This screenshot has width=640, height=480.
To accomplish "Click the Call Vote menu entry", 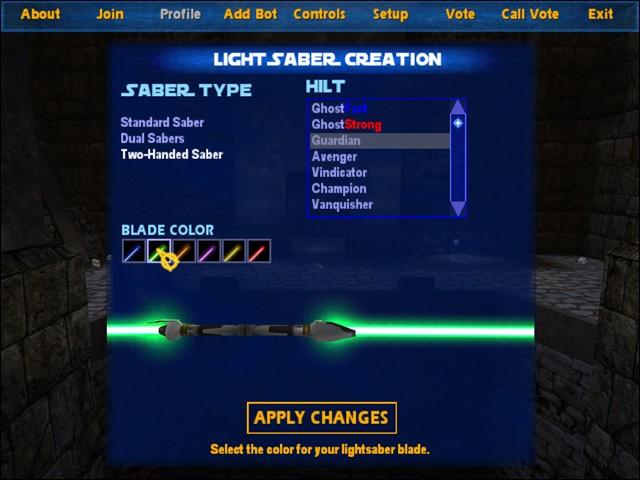I will (x=530, y=14).
